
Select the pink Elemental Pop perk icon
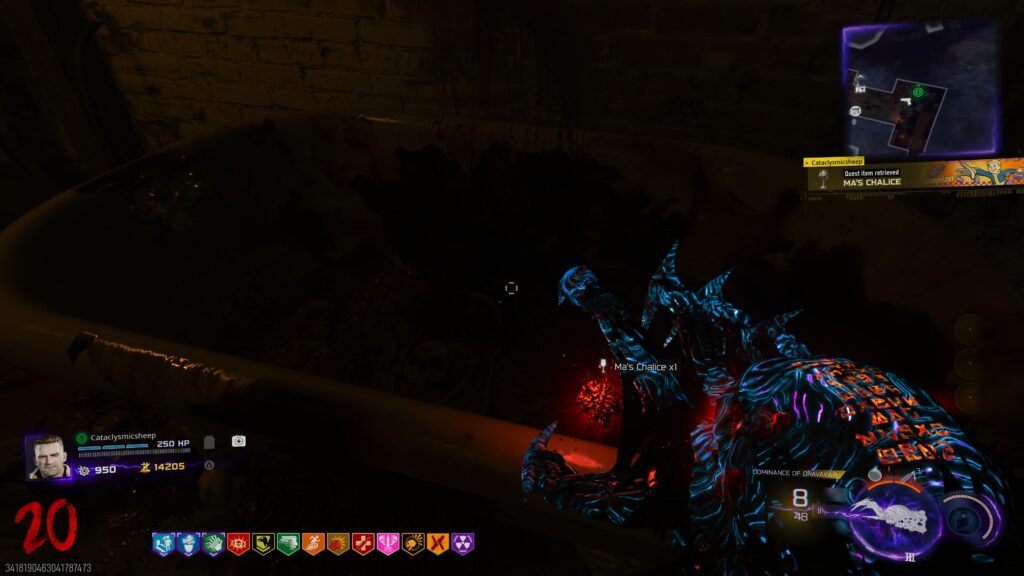(388, 543)
